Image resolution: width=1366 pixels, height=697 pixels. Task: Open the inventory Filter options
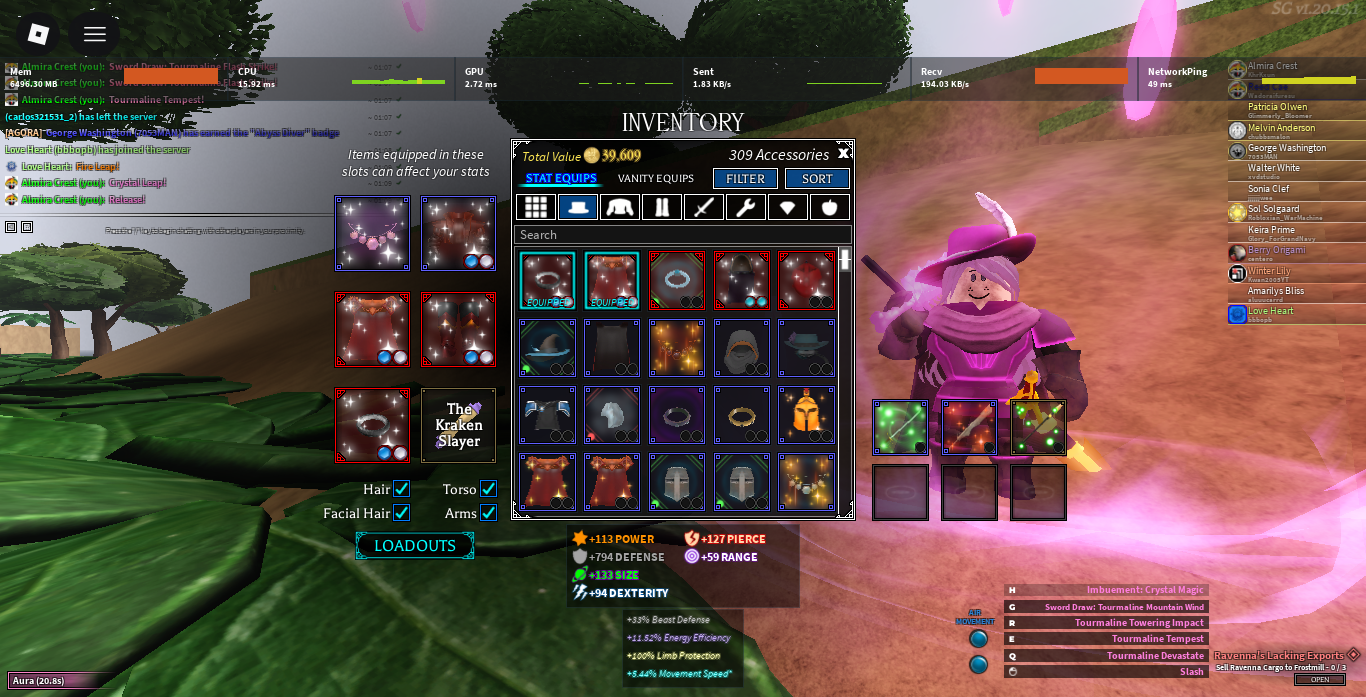tap(745, 179)
